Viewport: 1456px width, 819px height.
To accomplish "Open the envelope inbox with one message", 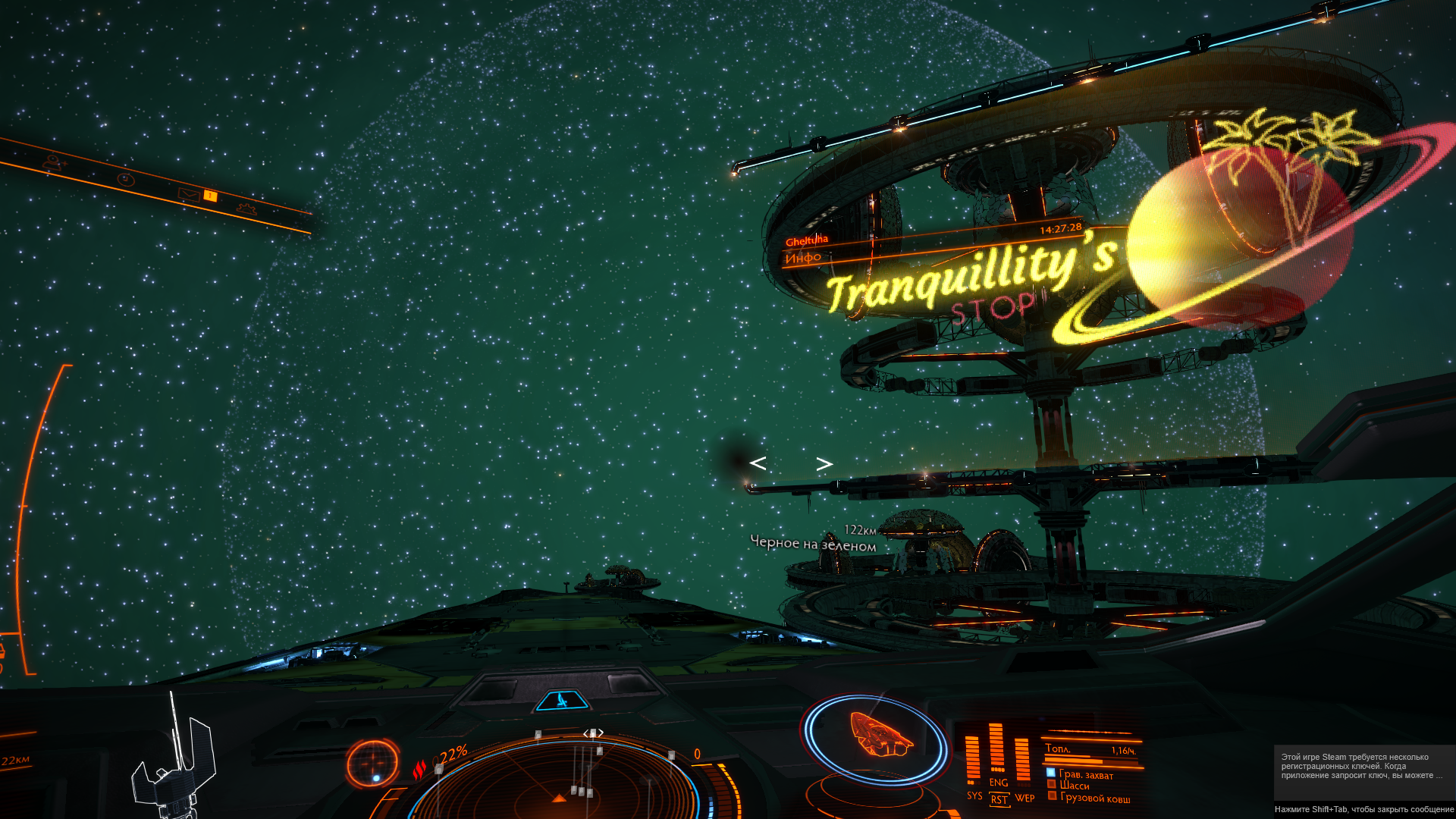I will 190,194.
